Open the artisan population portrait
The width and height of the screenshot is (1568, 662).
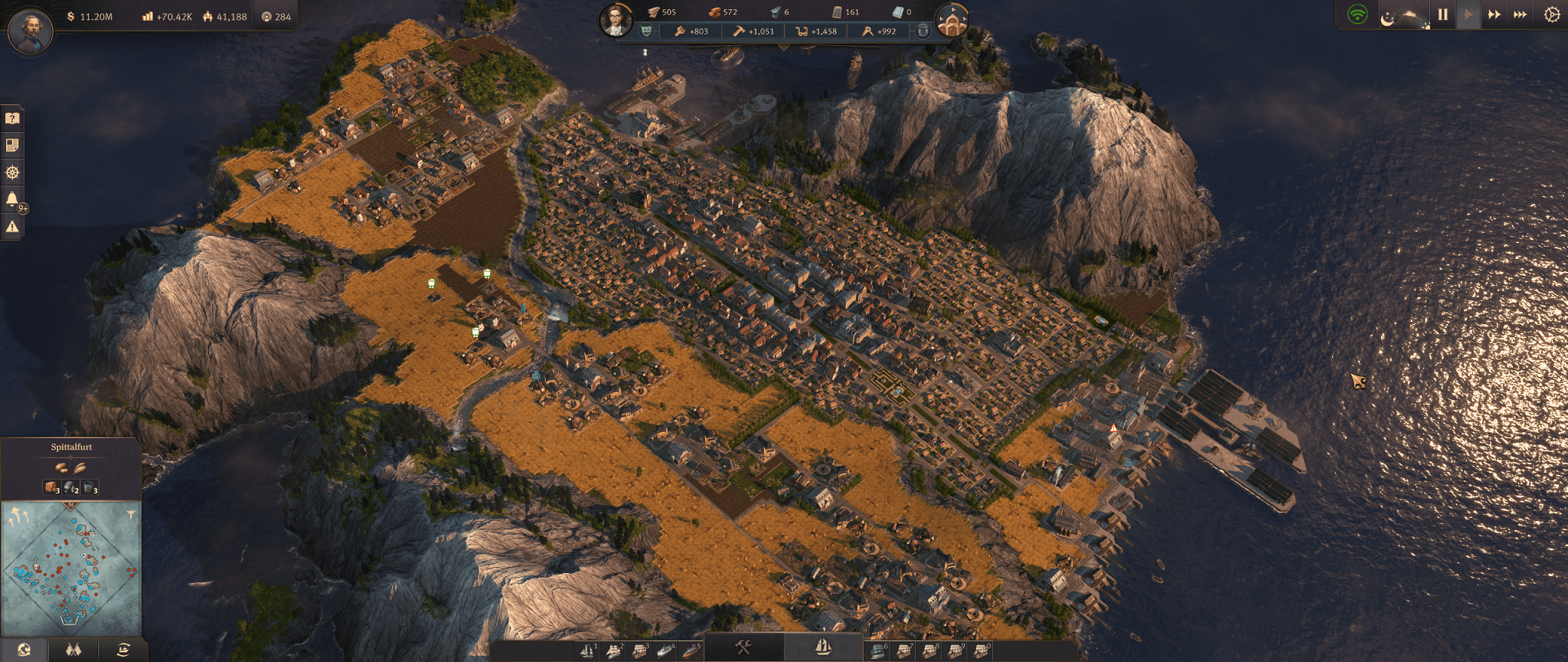(616, 19)
